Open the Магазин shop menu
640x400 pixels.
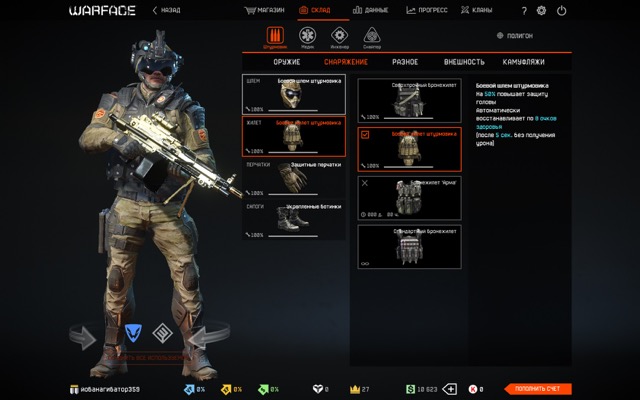266,10
